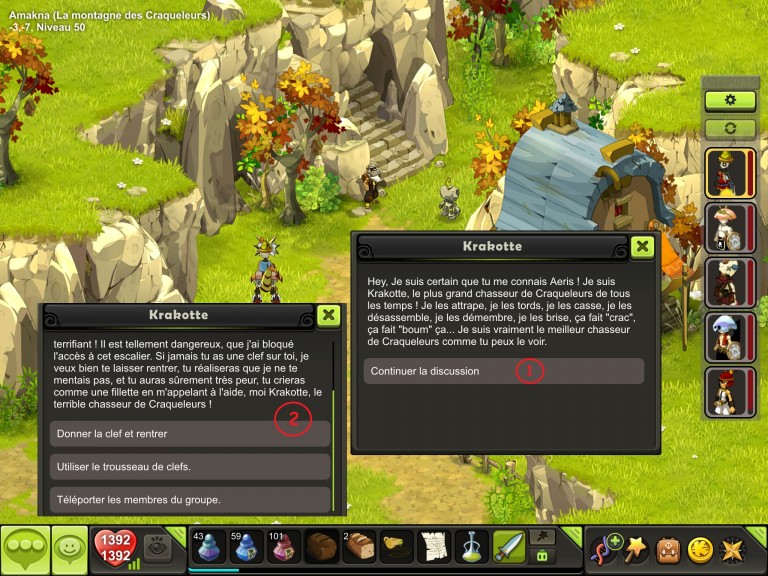
Task: Close the right Krakotte dialogue window
Action: (642, 246)
